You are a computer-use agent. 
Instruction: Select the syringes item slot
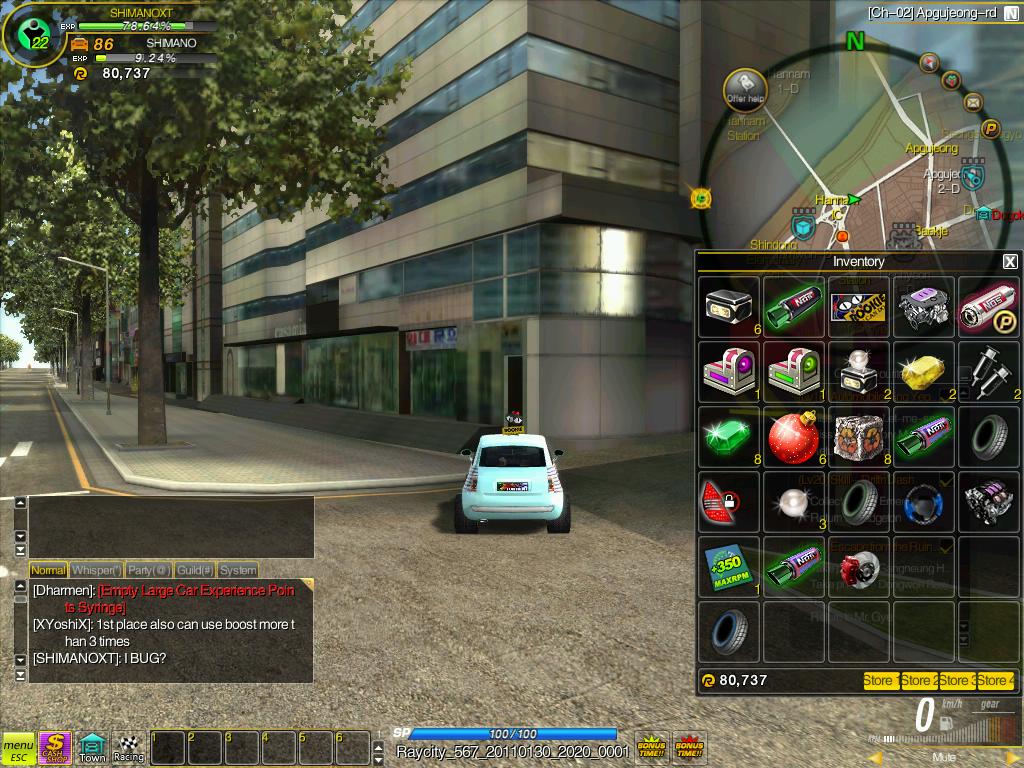click(x=988, y=372)
